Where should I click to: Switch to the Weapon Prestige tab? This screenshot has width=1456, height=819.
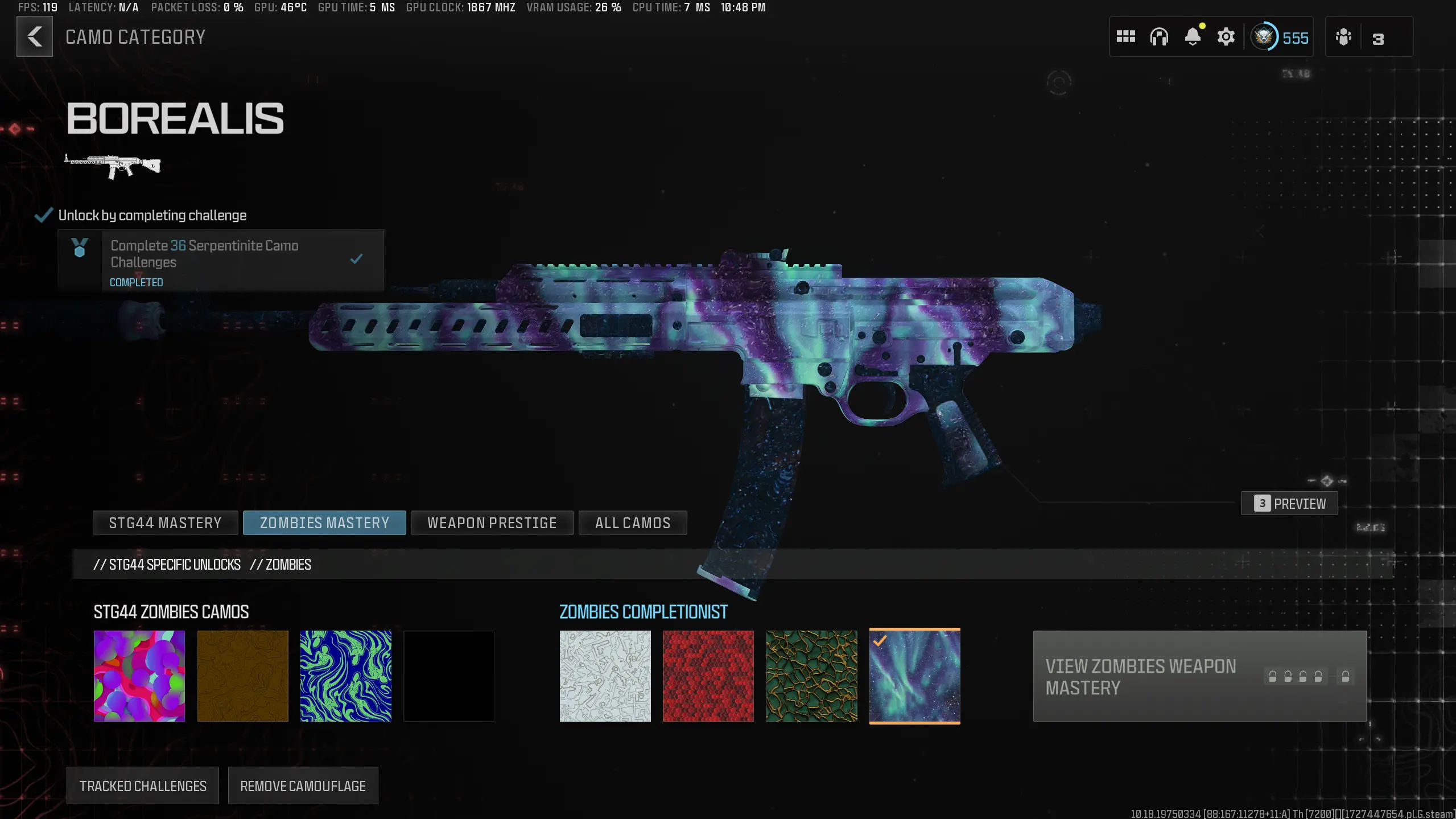(492, 522)
